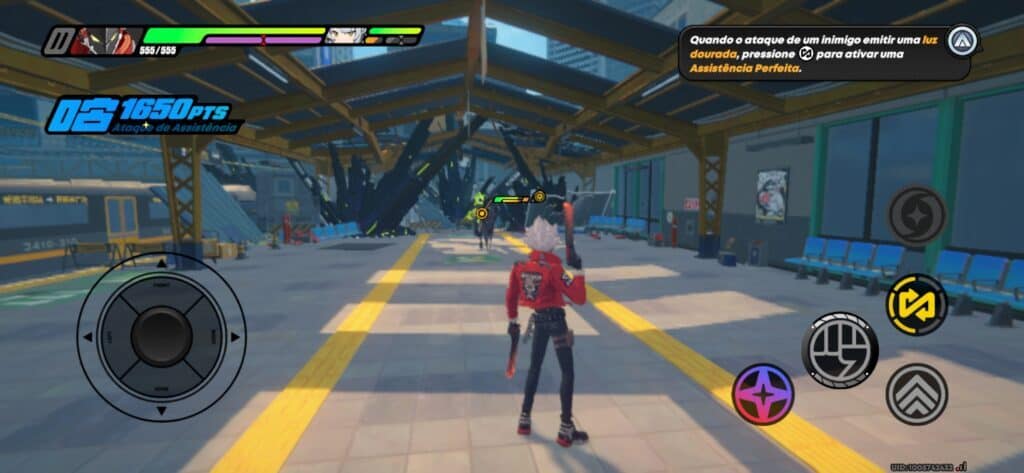The image size is (1024, 473).
Task: Activate the grey swirl ultimate button
Action: coord(917,215)
